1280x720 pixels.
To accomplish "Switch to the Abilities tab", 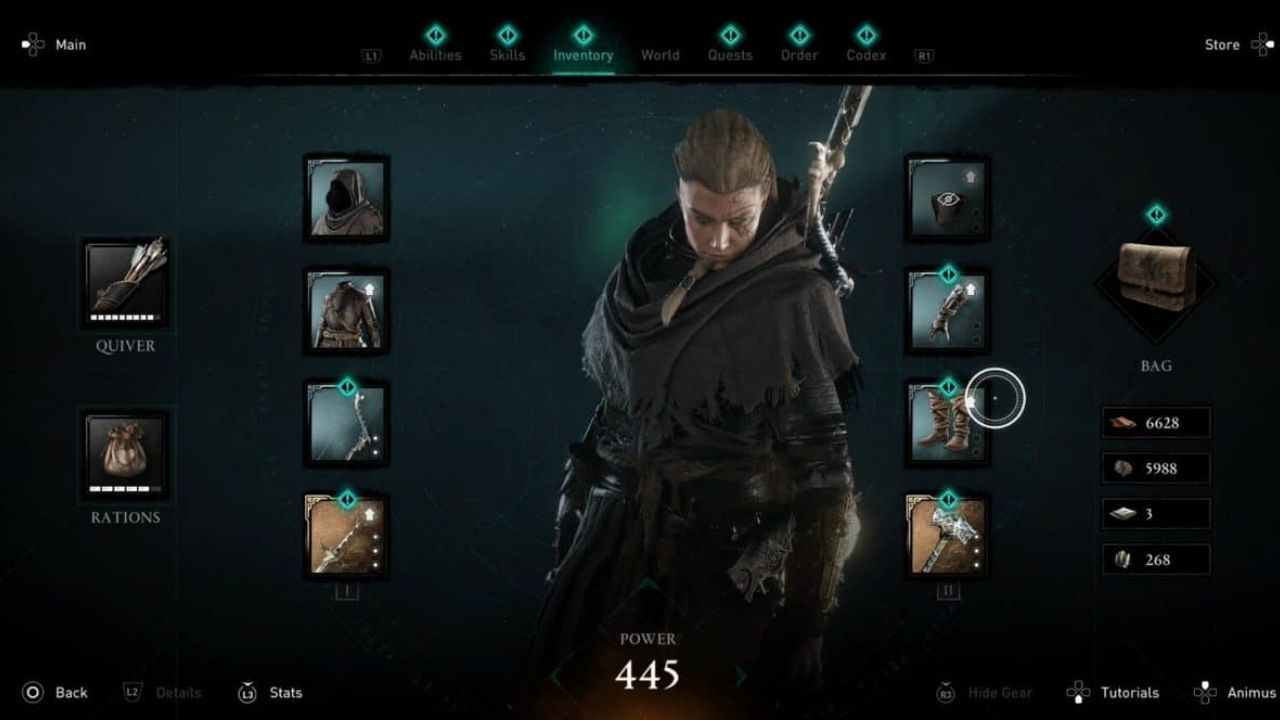I will pyautogui.click(x=435, y=54).
